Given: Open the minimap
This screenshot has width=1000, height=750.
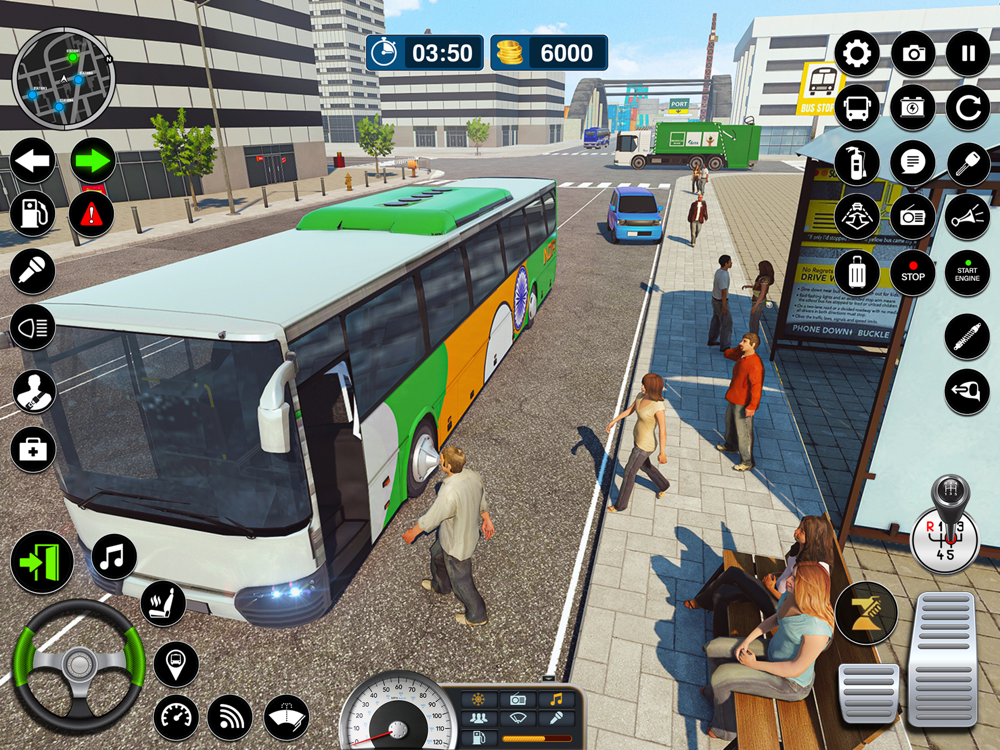Looking at the screenshot, I should click(x=64, y=80).
